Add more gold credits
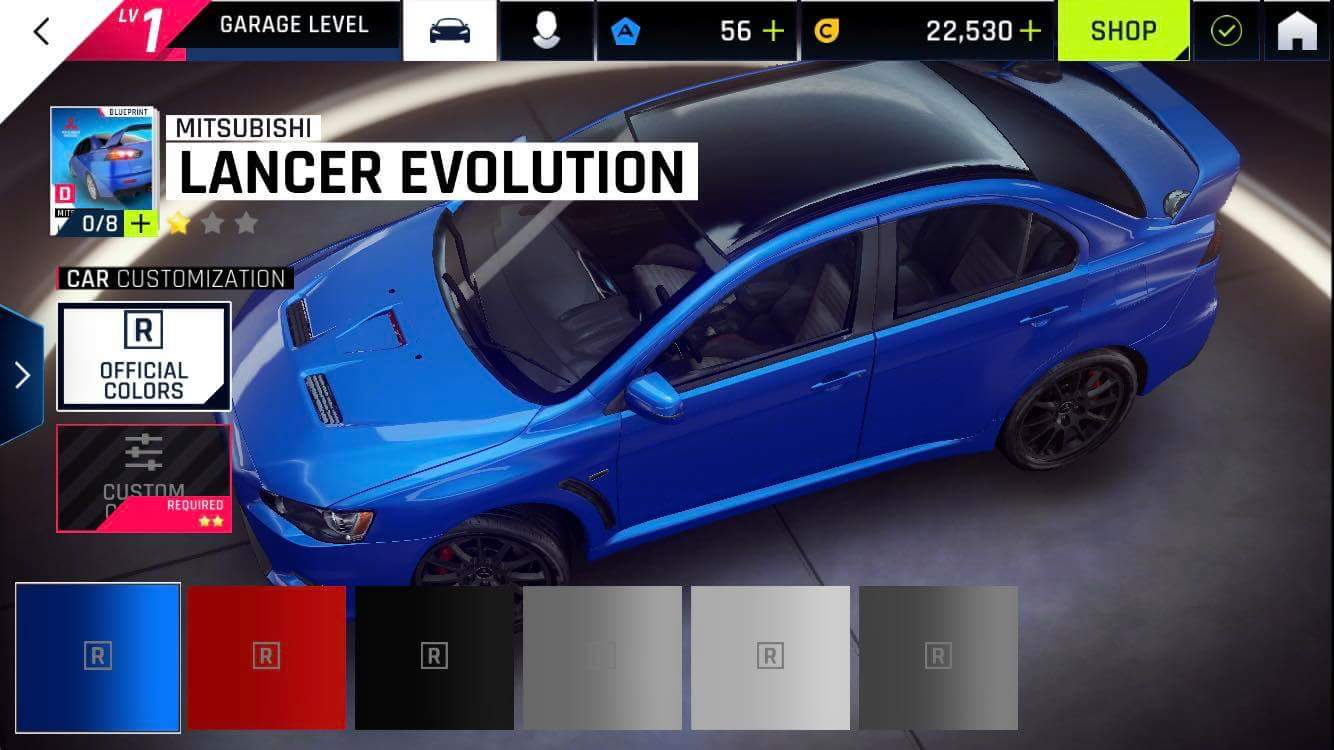 coord(1030,31)
